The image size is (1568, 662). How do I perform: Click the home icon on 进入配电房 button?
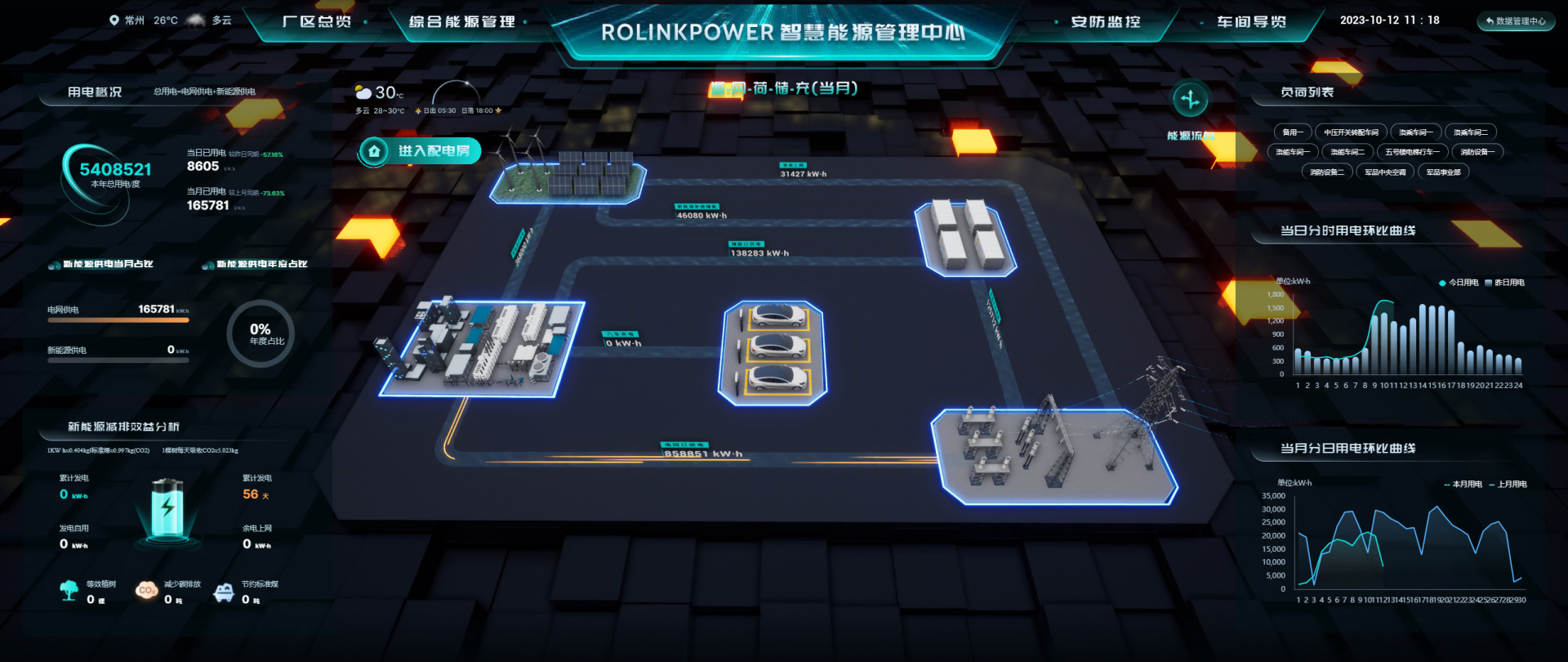click(375, 151)
